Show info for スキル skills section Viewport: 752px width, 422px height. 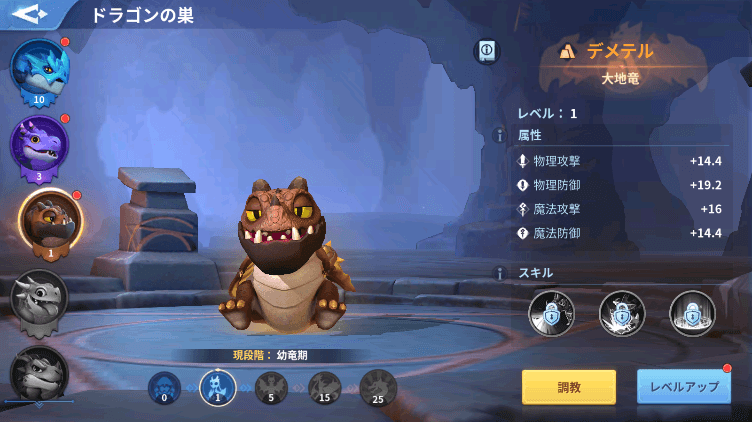pos(500,273)
